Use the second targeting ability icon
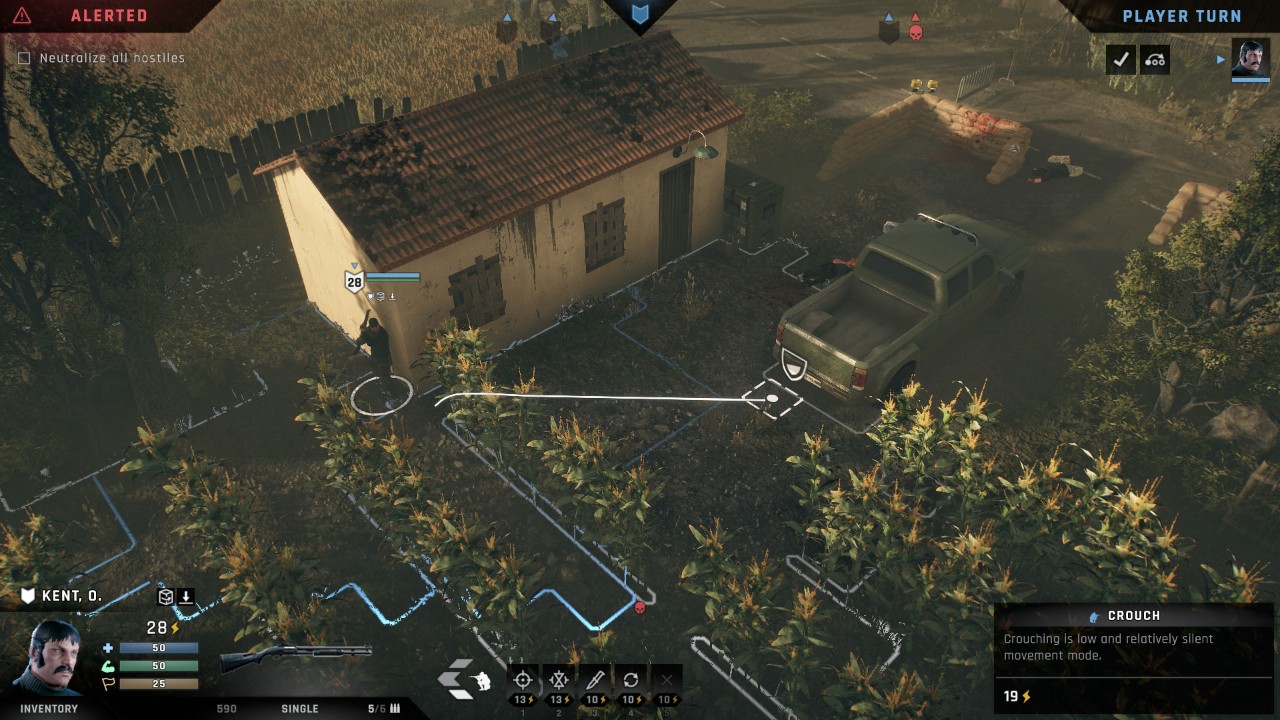The image size is (1280, 720). click(559, 681)
